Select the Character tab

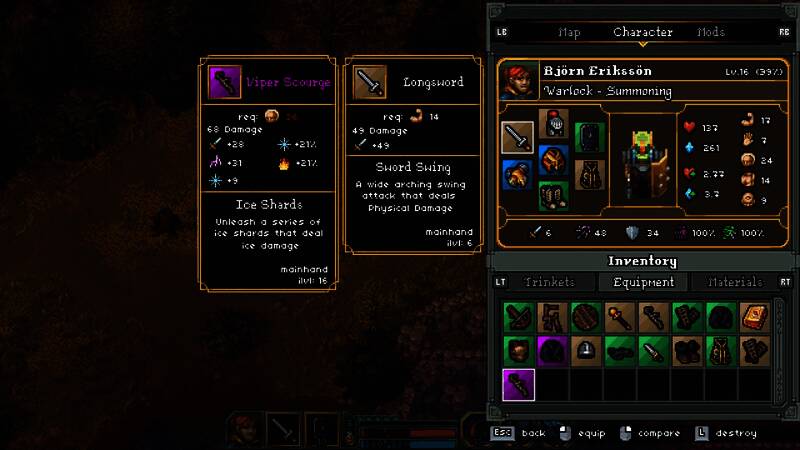pos(643,32)
